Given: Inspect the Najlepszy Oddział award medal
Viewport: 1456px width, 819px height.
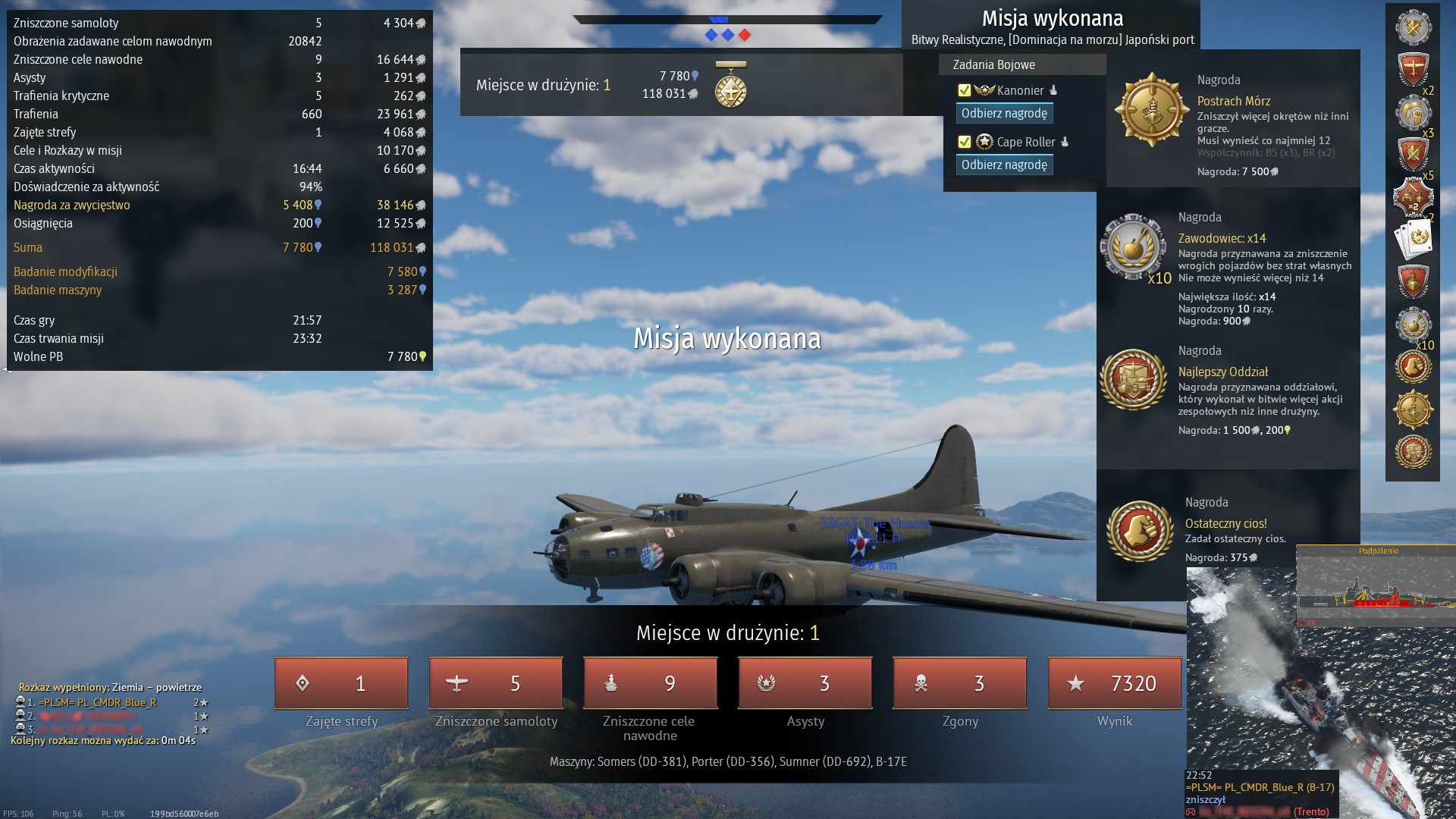Looking at the screenshot, I should pyautogui.click(x=1133, y=379).
